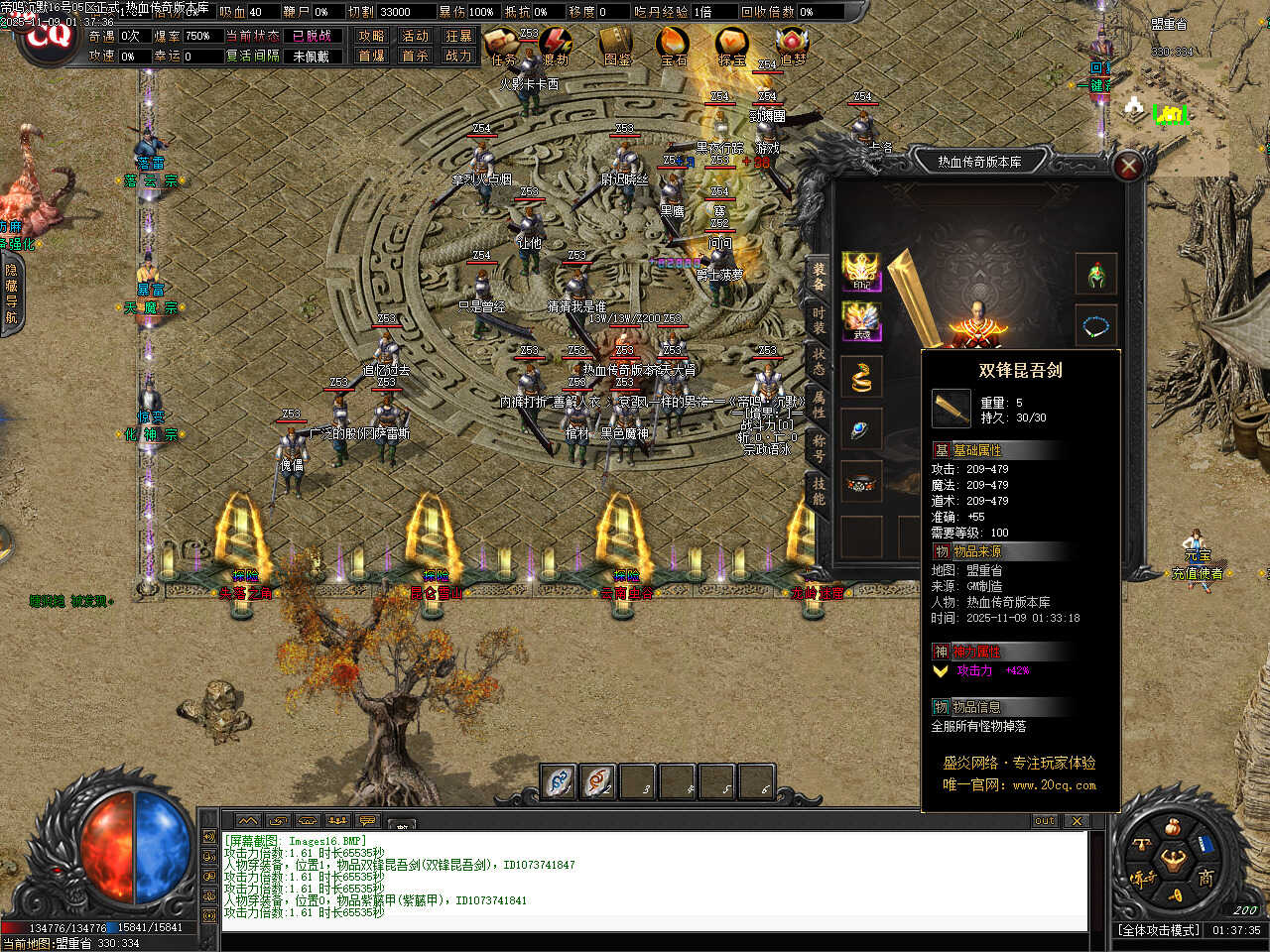Open the 状态 (status) tab
The image size is (1270, 952).
[x=819, y=361]
